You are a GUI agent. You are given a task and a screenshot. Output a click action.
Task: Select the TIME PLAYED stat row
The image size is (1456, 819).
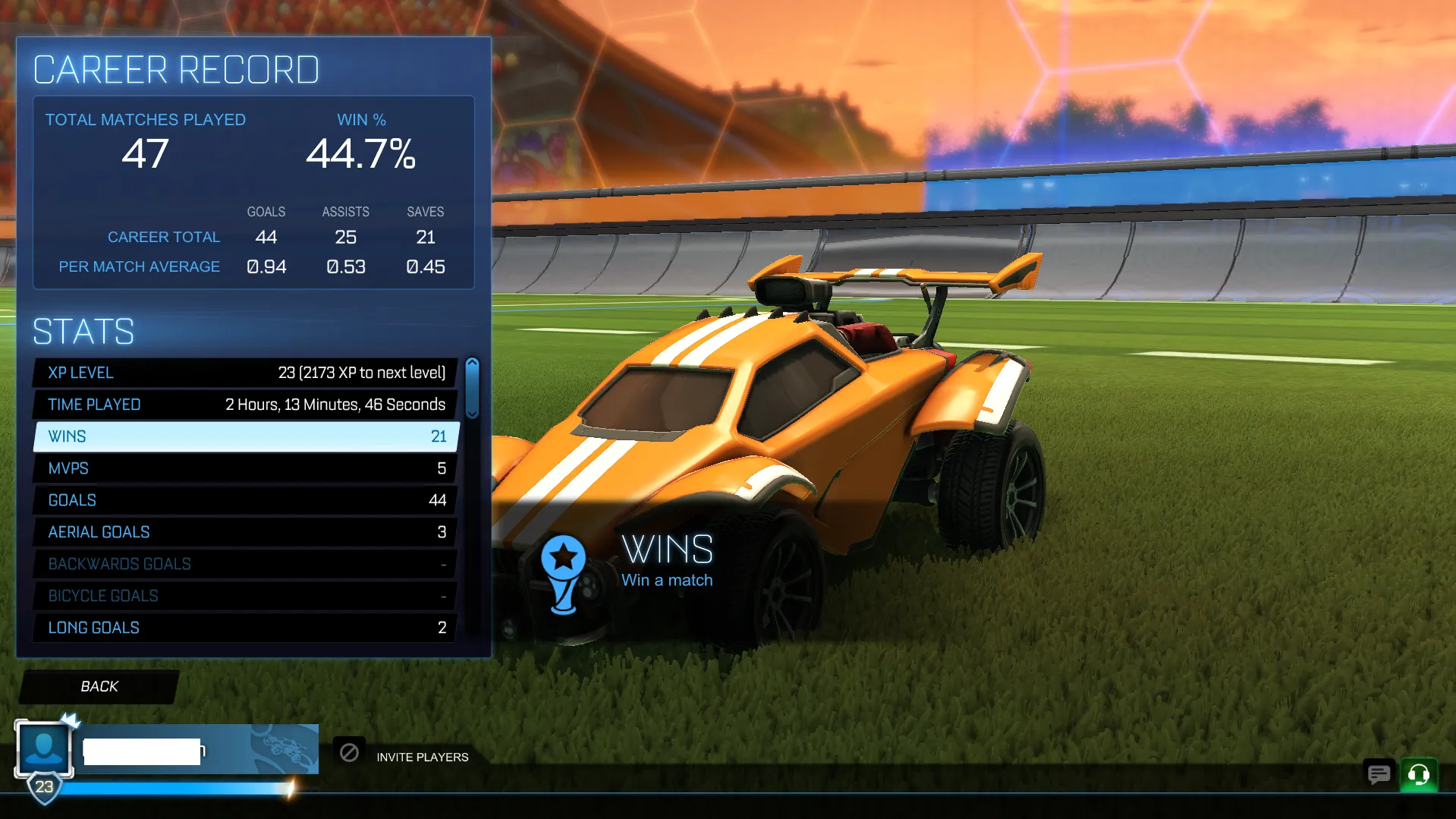coord(243,404)
